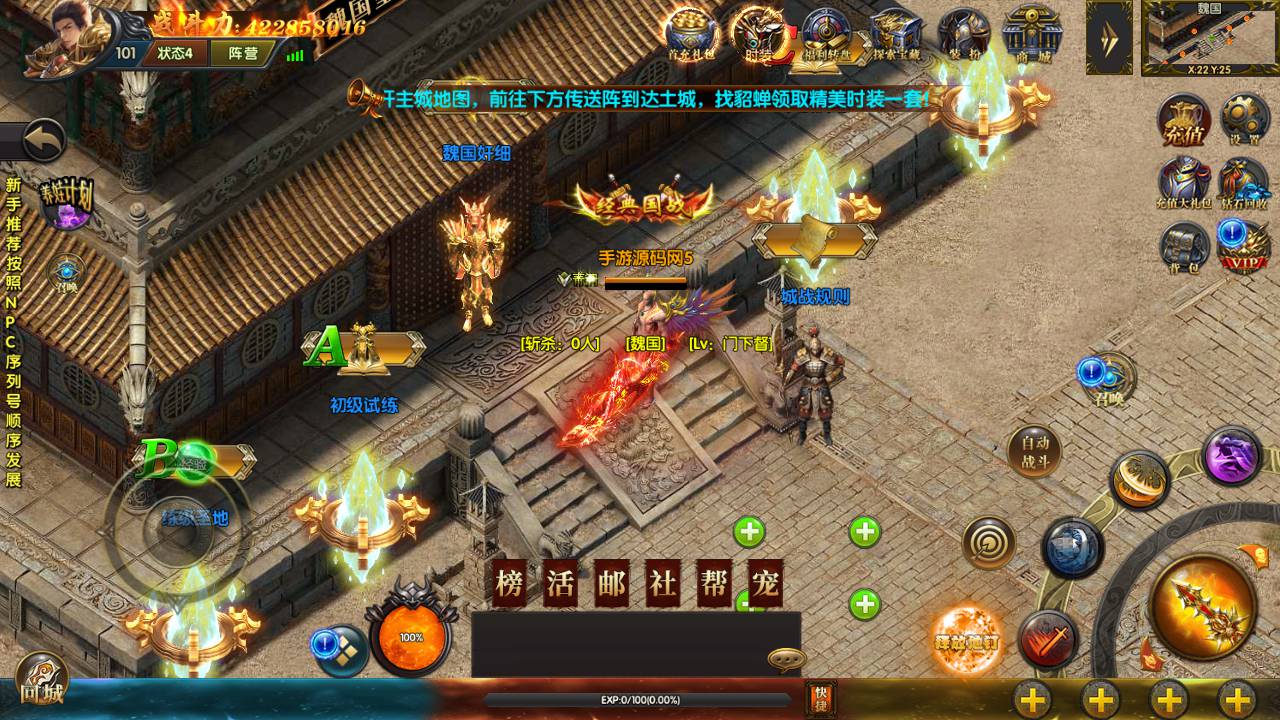Open the 宠 pet tab
1280x720 pixels.
click(x=765, y=585)
